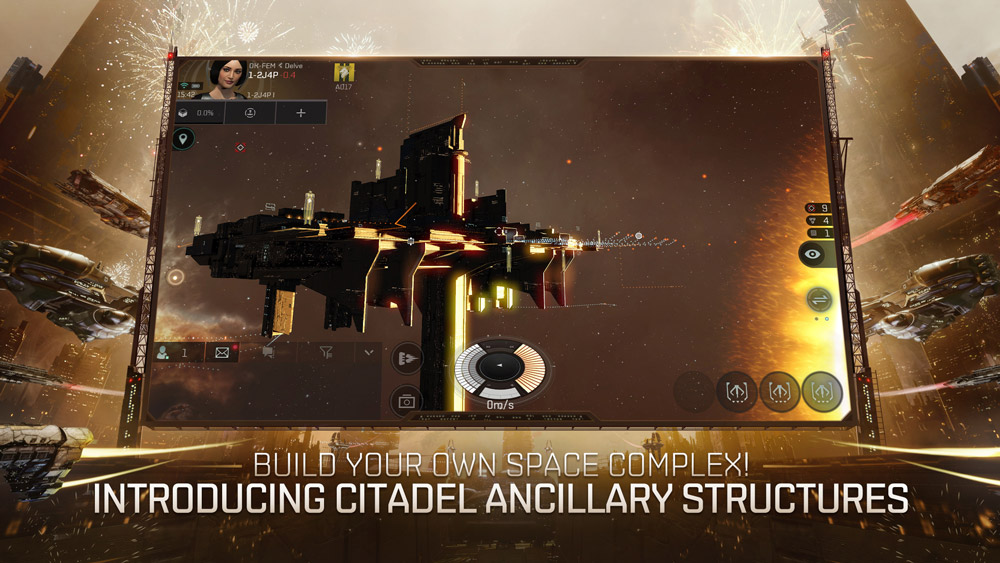Expand the chat panel chevron
This screenshot has width=1000, height=563.
369,352
